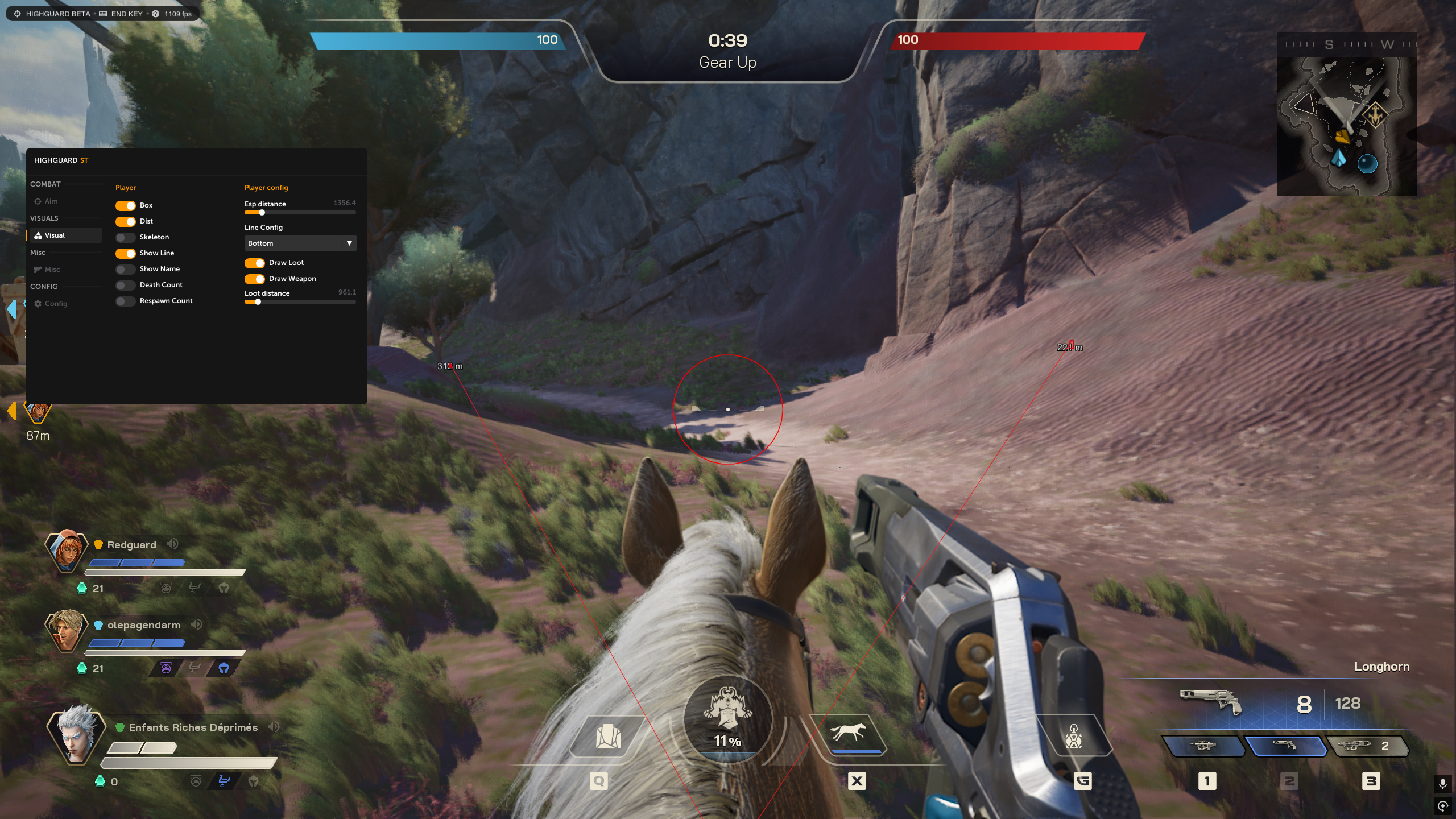Screen dimensions: 1456x819
Task: Open the Line Config "Bottom" dropdown
Action: click(300, 243)
